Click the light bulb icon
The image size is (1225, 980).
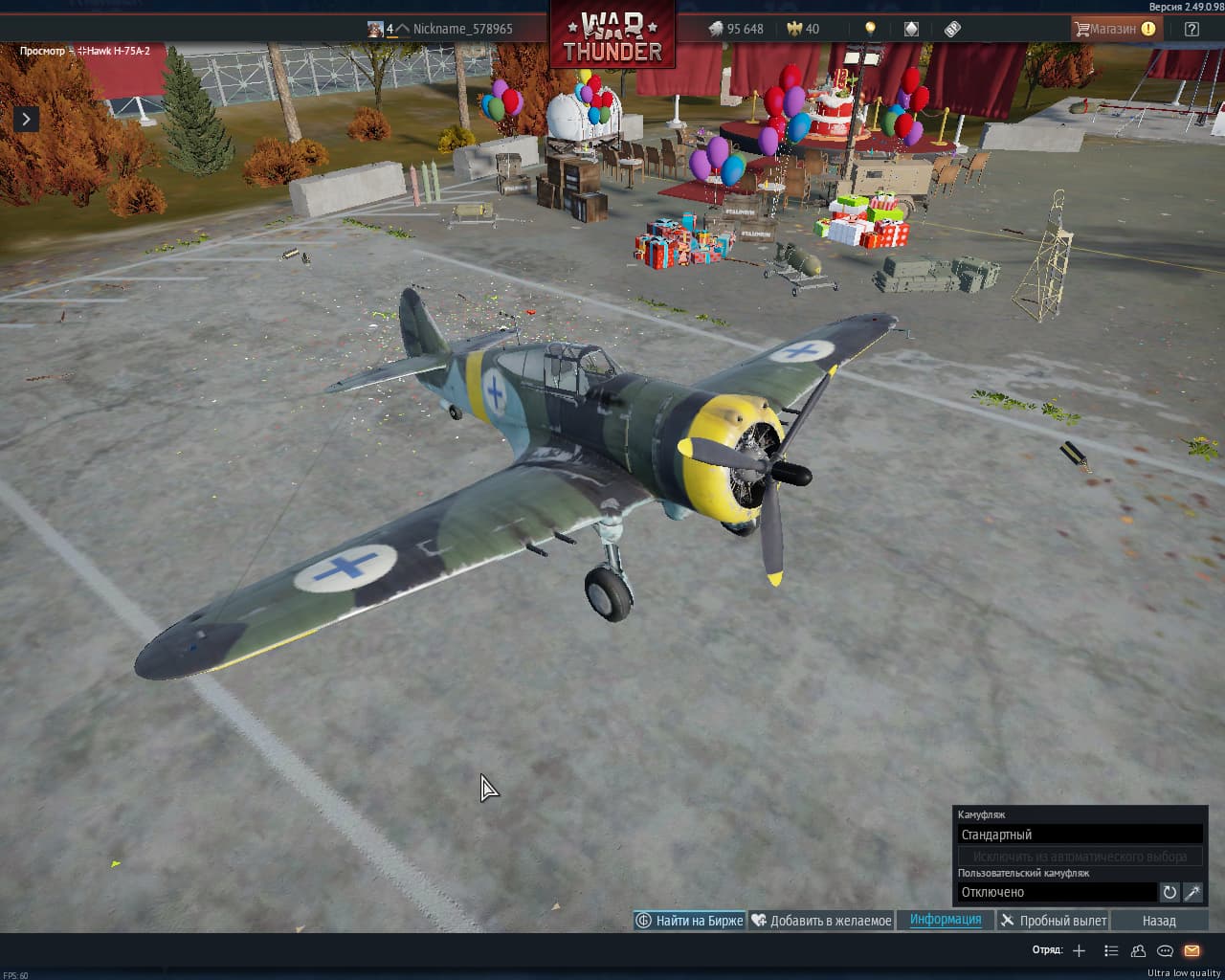click(870, 29)
